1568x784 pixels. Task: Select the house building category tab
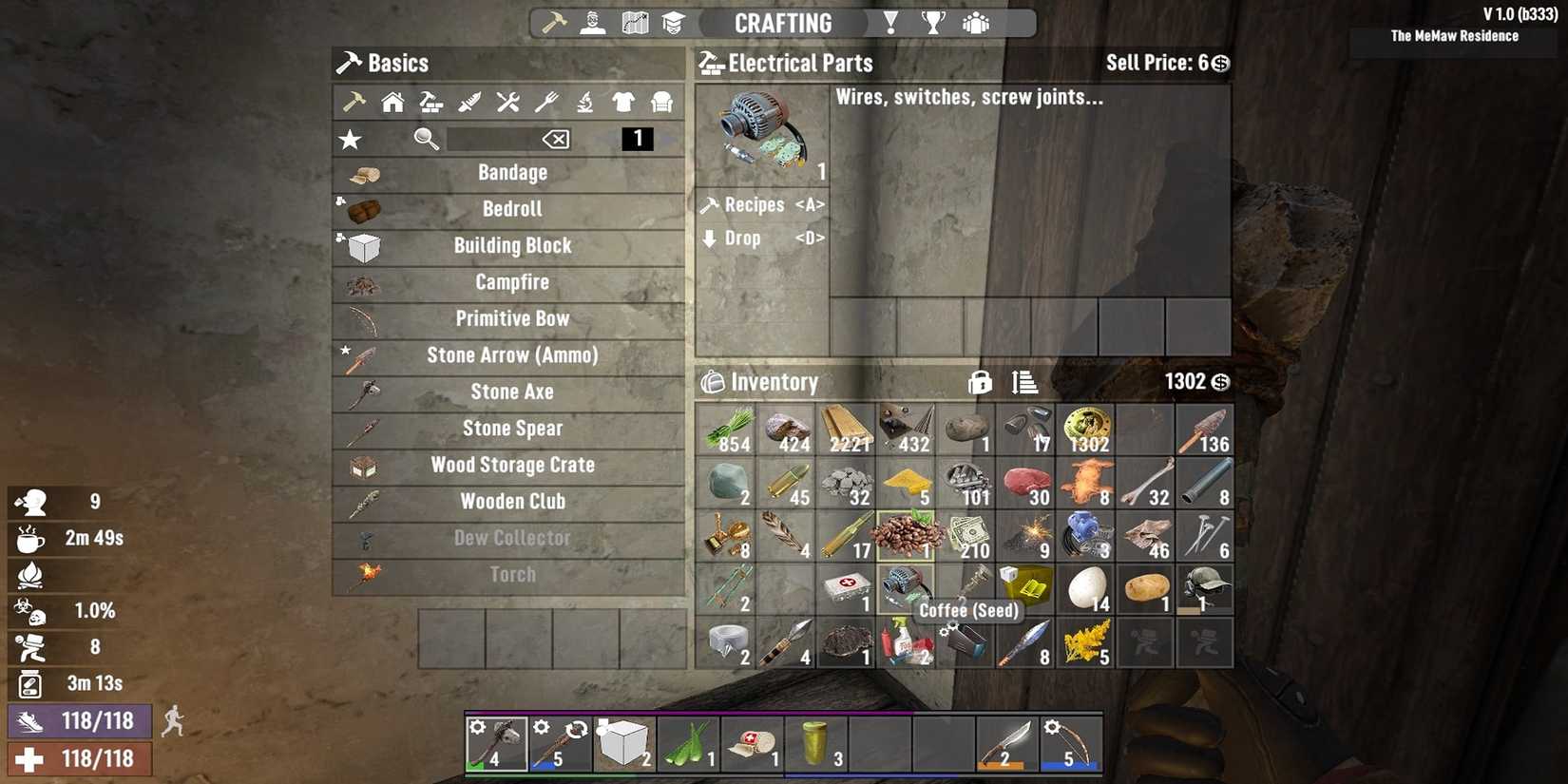[392, 102]
